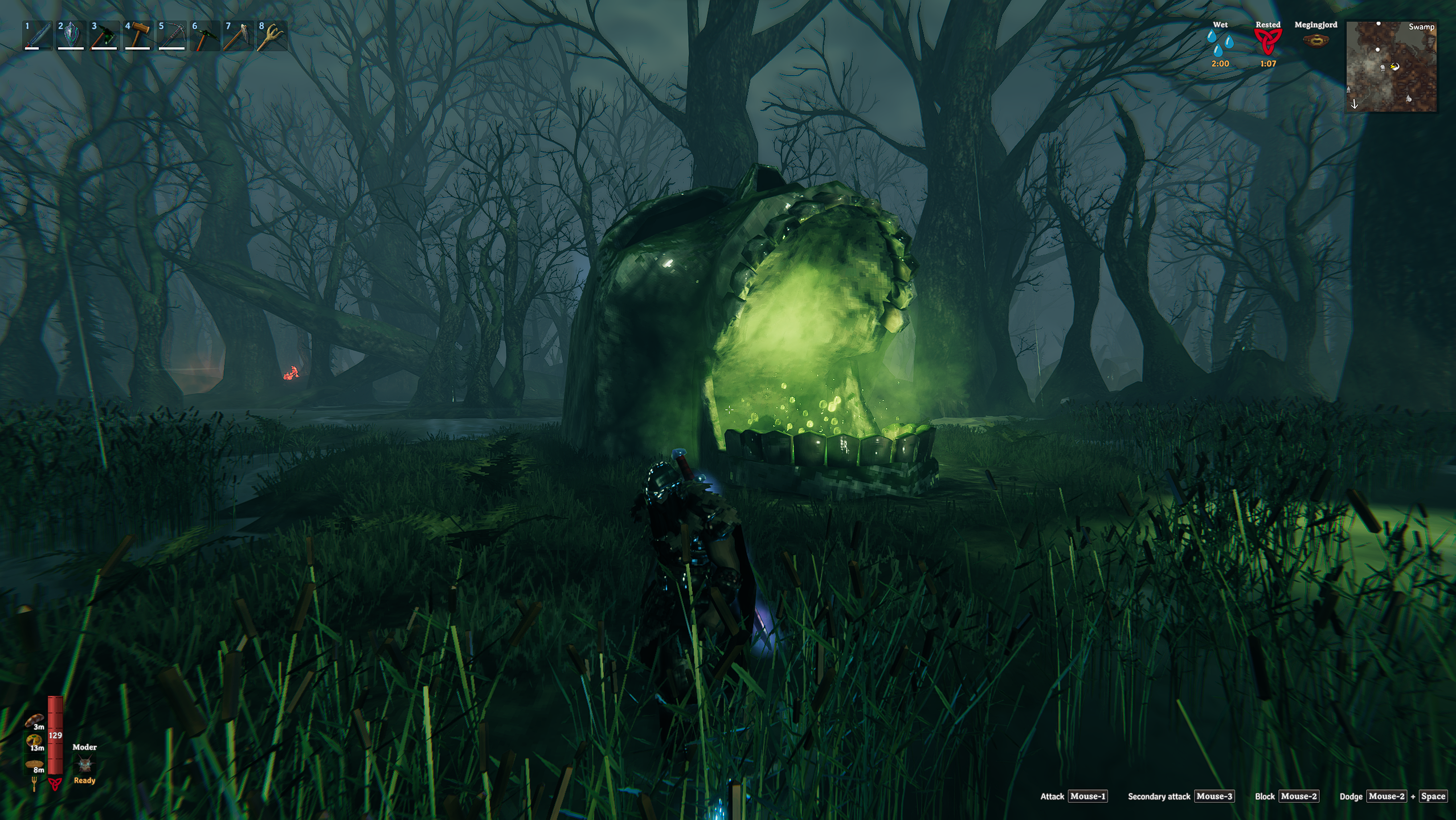This screenshot has width=1456, height=820.
Task: Click the food icon with 13m remaining
Action: coord(34,741)
